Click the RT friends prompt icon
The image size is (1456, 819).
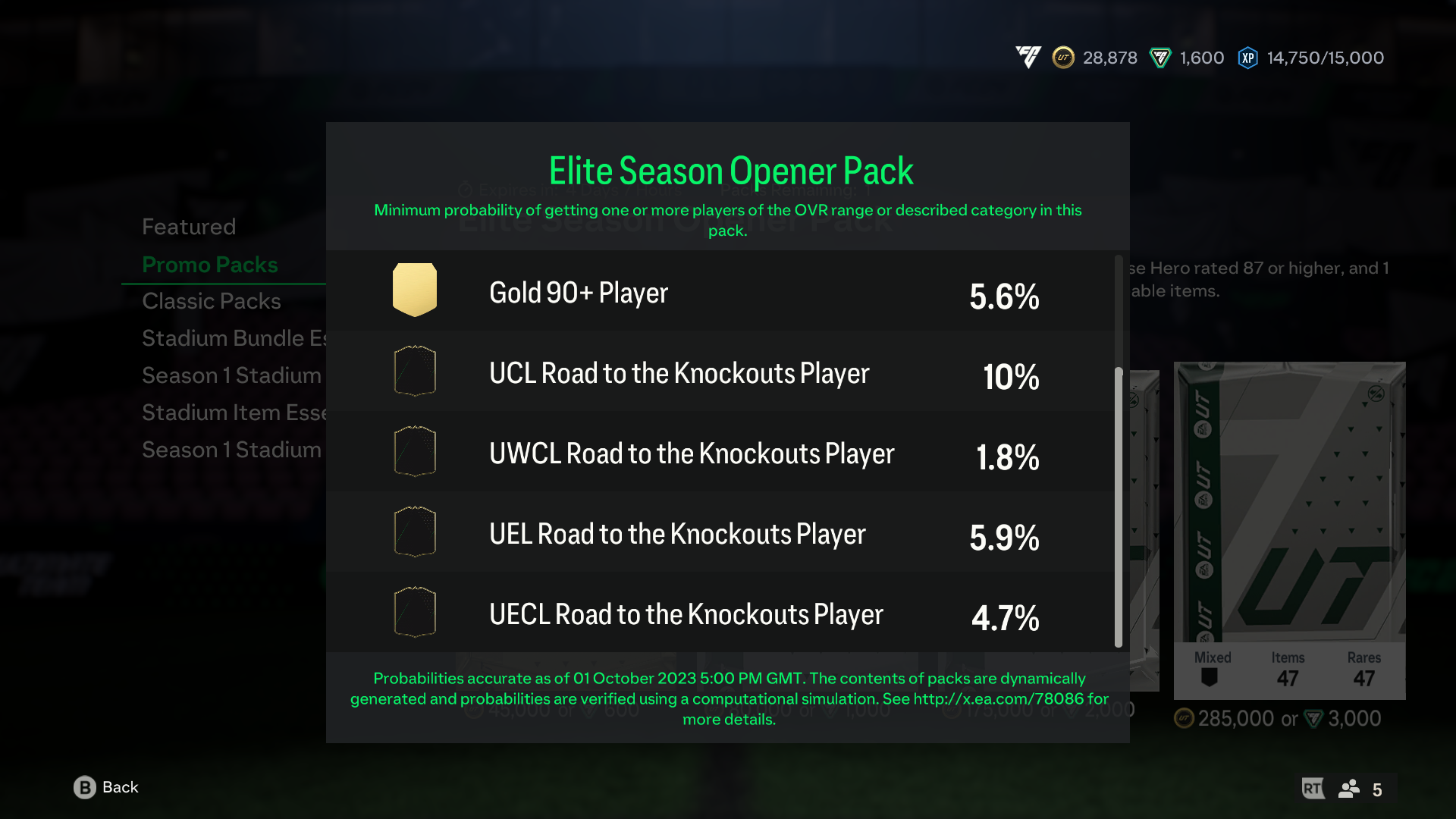(1313, 789)
